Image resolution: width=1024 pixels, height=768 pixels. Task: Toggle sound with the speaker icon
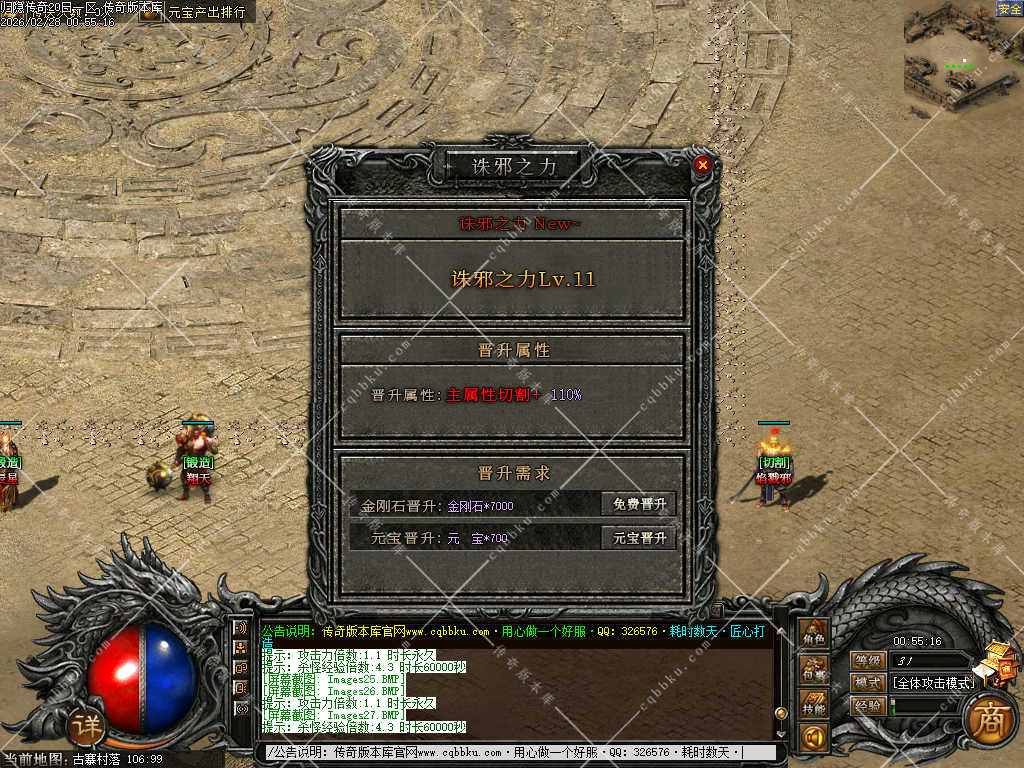tap(814, 738)
